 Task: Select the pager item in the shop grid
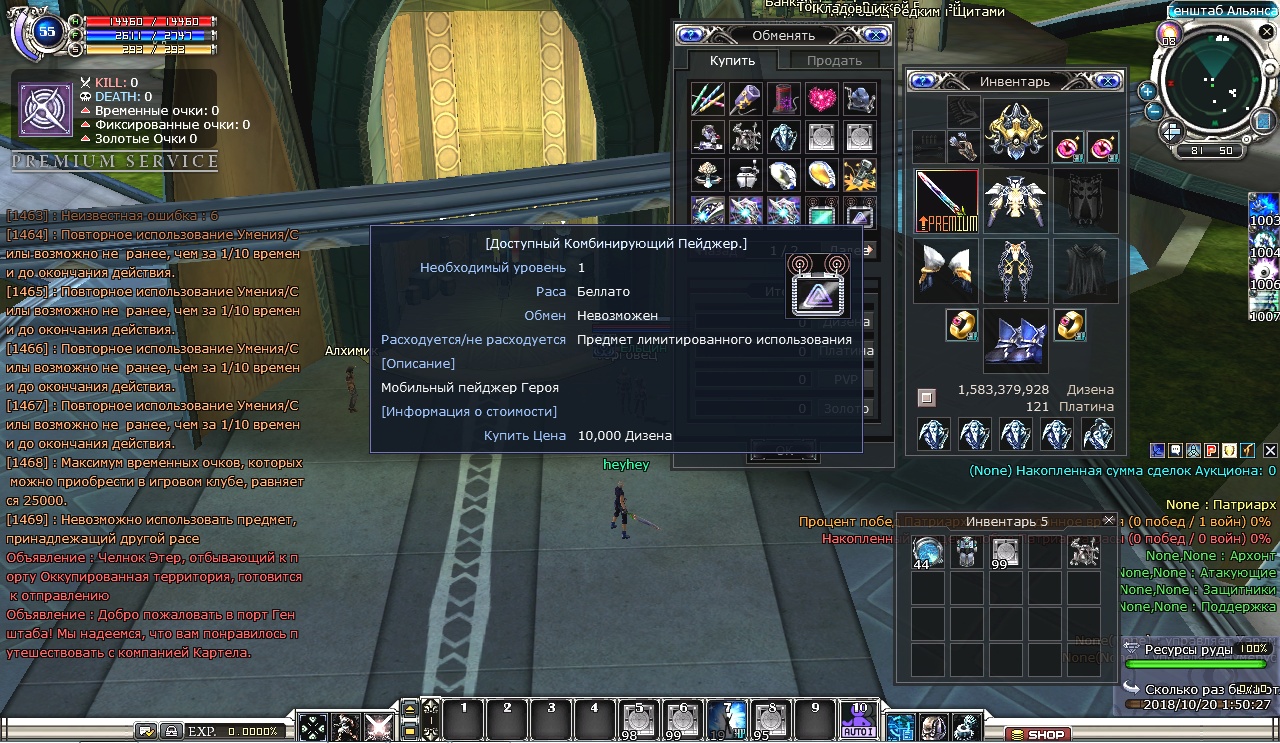(x=860, y=212)
